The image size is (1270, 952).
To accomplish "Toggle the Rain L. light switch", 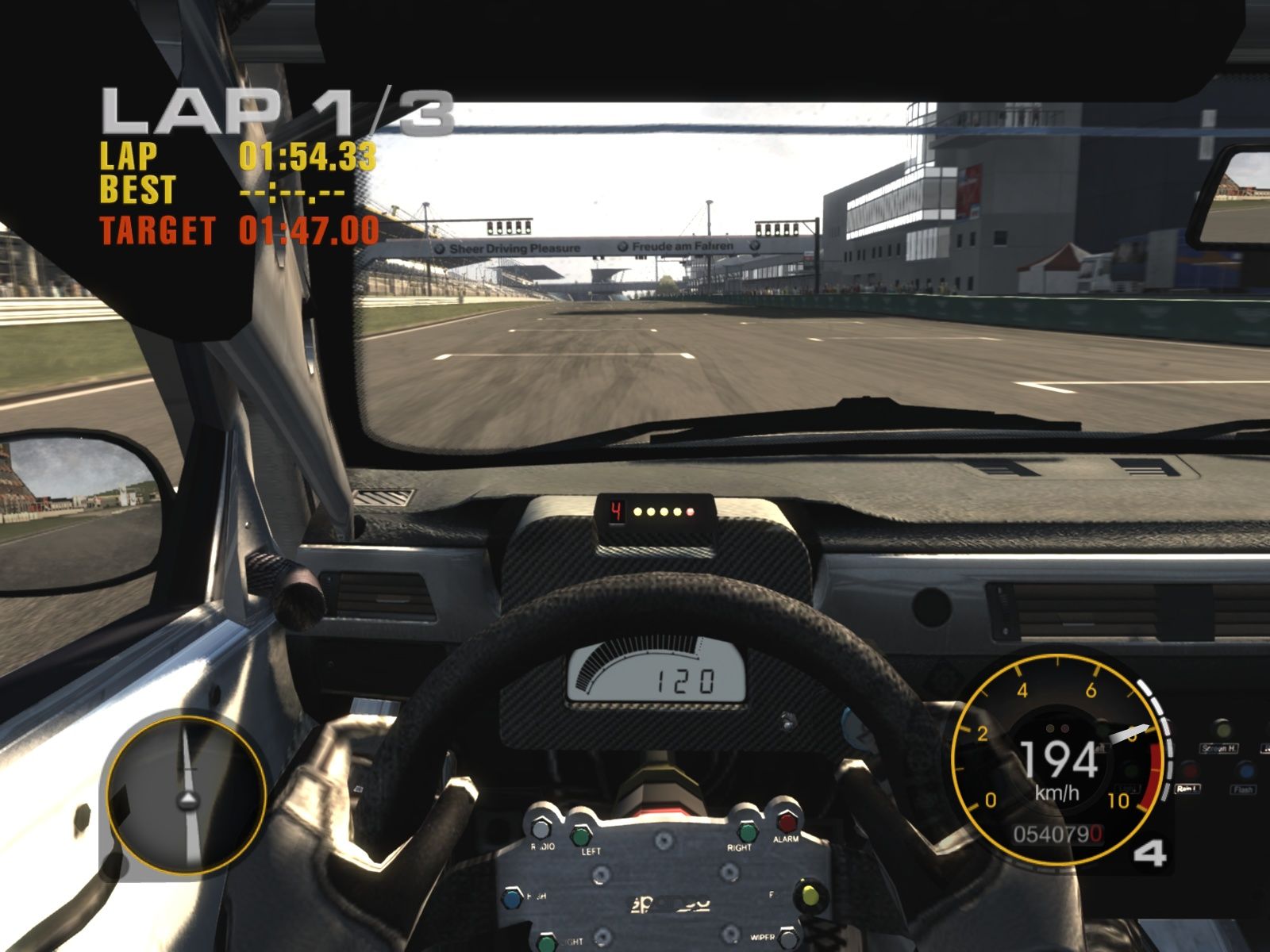I will pyautogui.click(x=1189, y=771).
